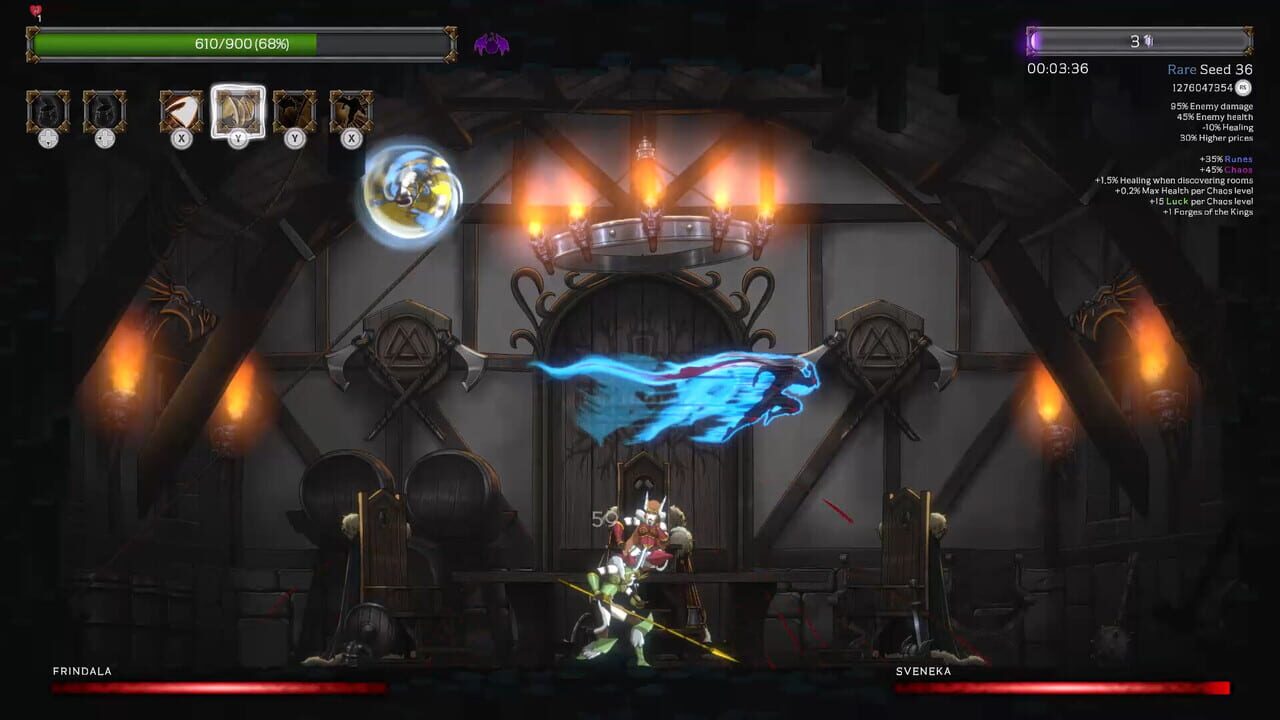The image size is (1280, 720).
Task: Click the +15 Luck per Chaos level text
Action: tap(1200, 201)
